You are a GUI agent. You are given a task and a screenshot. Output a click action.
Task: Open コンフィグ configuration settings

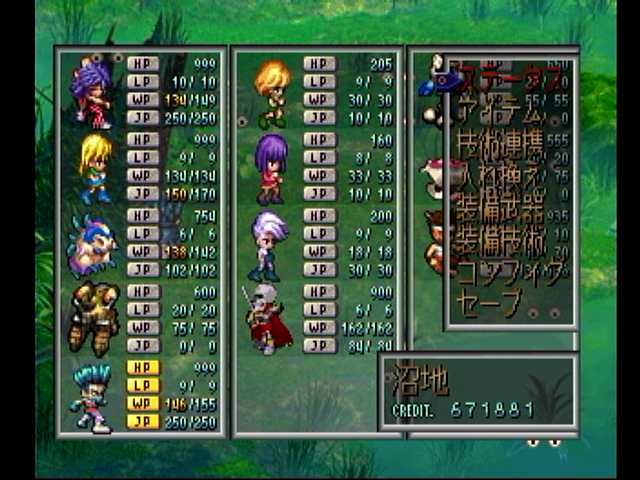(510, 273)
